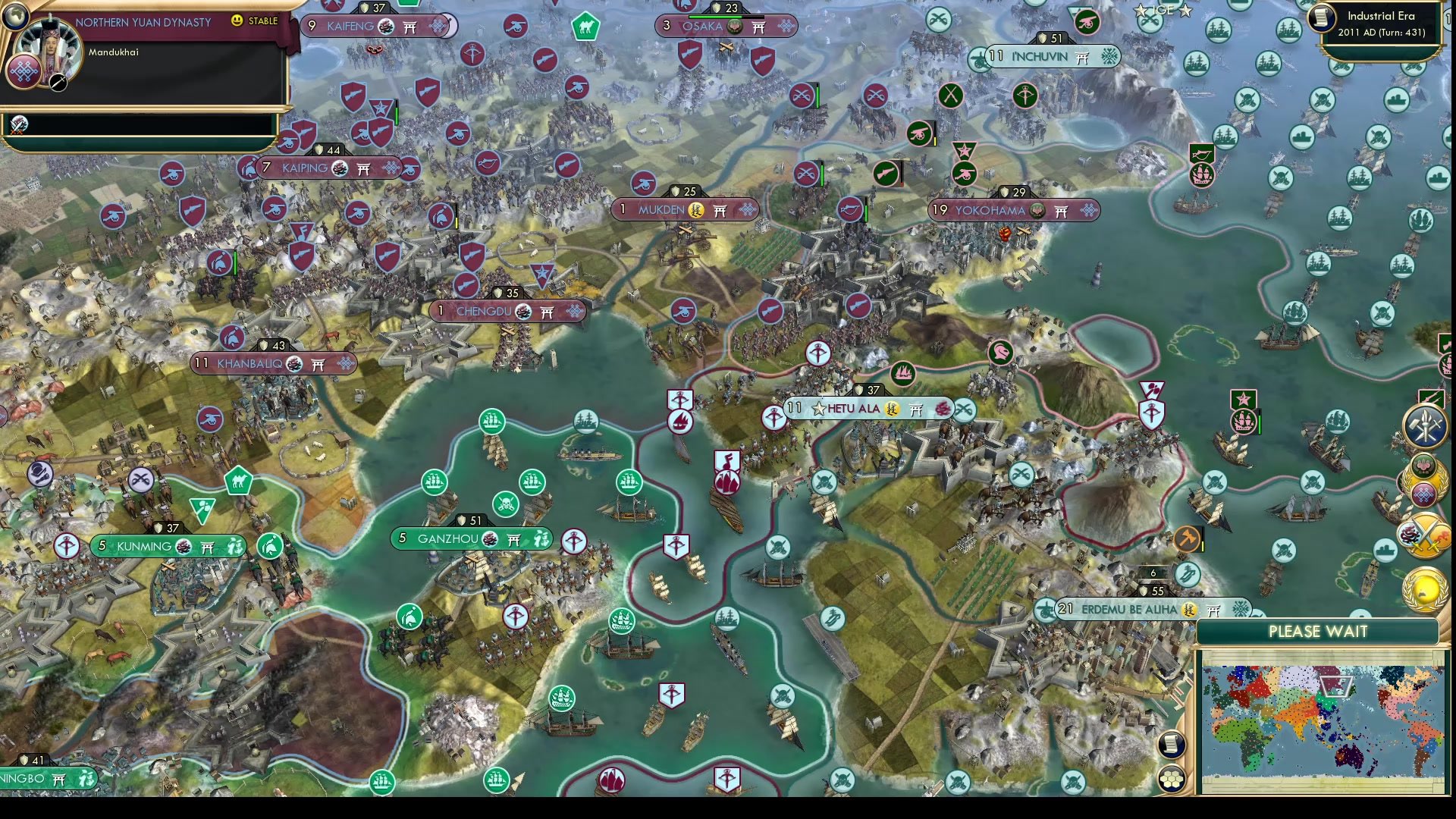This screenshot has width=1456, height=819.
Task: Open the Khanbaliq city screen
Action: click(x=273, y=364)
